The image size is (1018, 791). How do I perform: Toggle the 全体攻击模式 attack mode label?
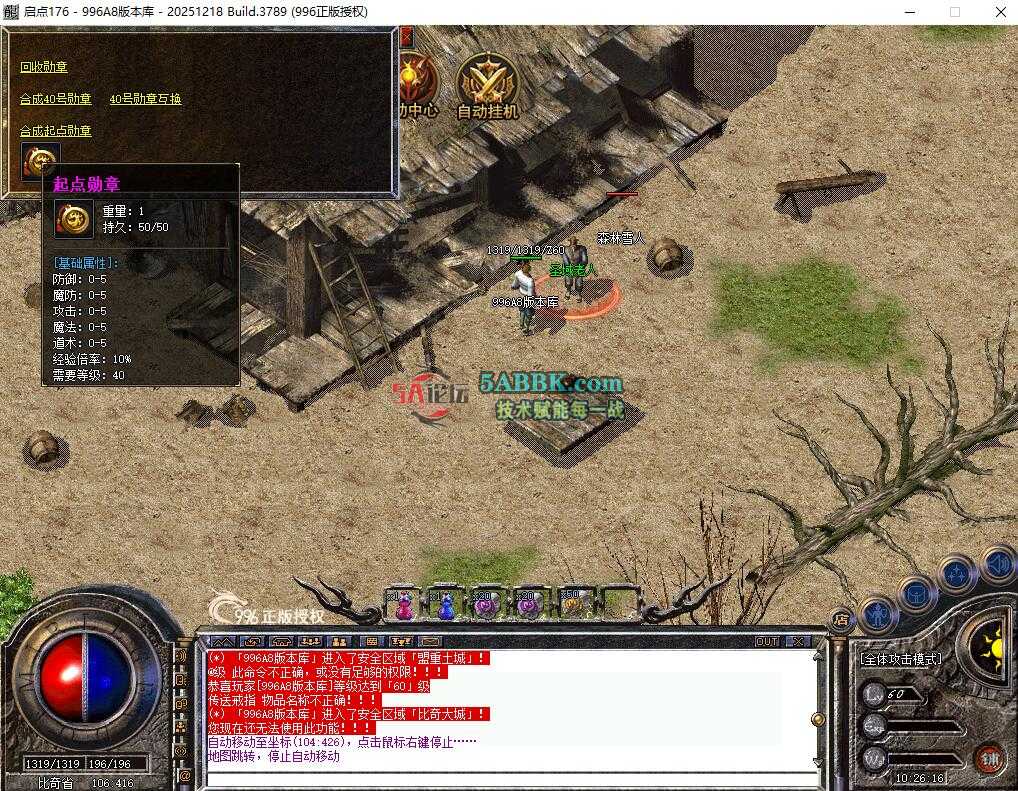(x=900, y=659)
